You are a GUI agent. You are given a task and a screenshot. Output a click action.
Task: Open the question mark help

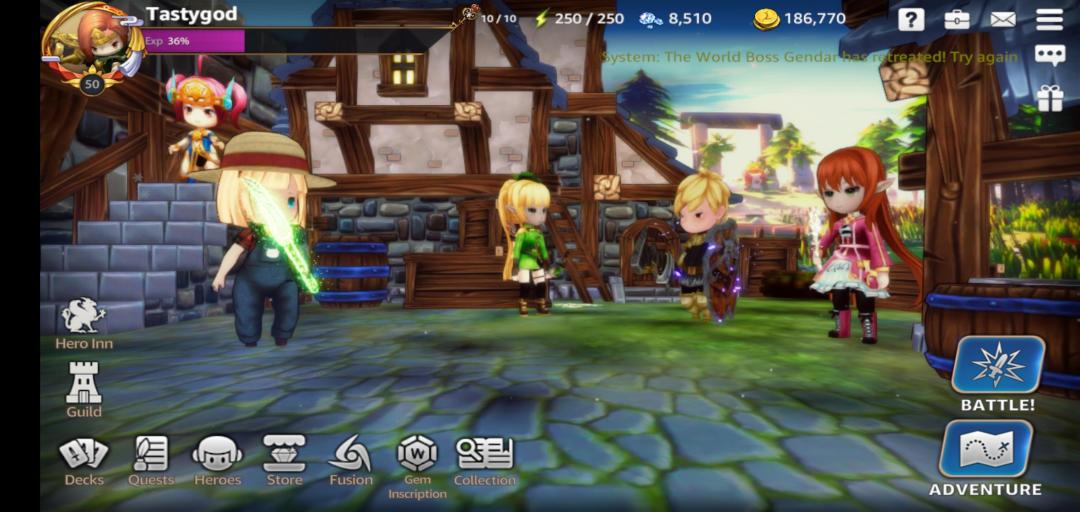click(911, 19)
